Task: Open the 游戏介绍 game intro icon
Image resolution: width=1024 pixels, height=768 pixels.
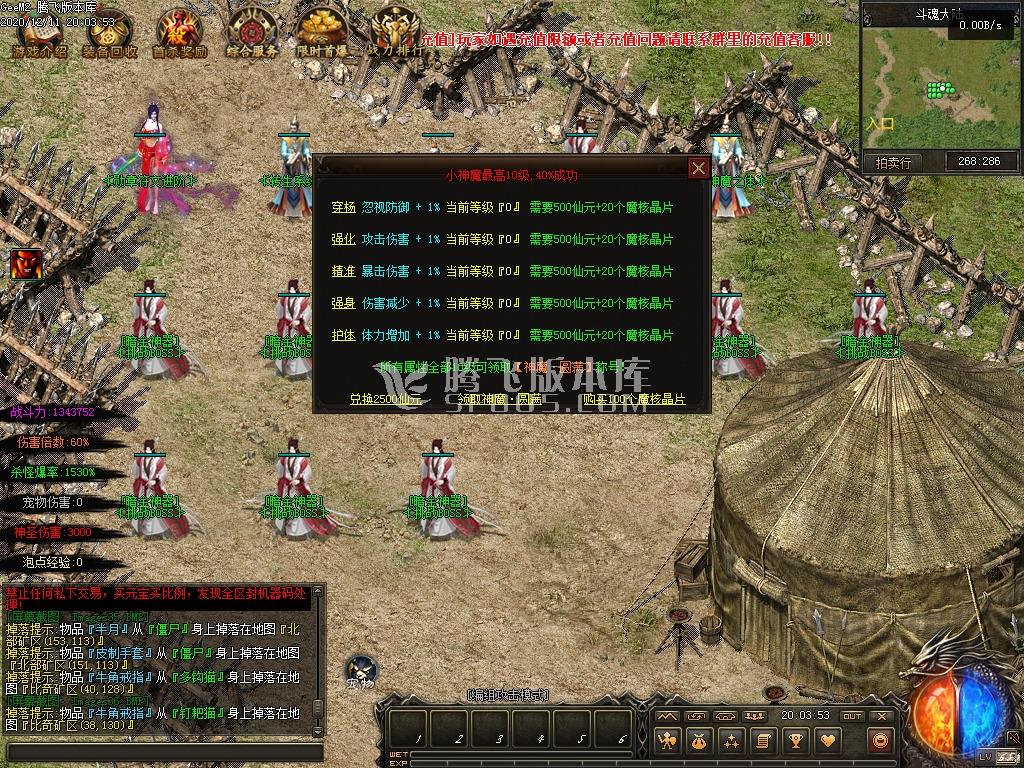Action: point(39,34)
